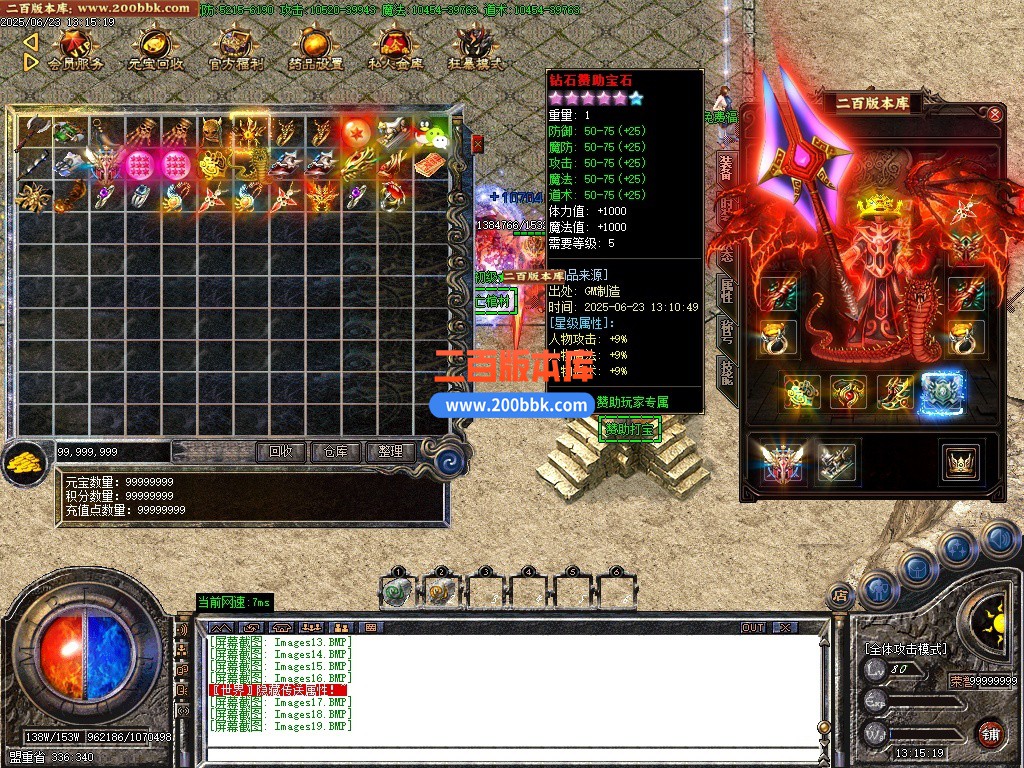Close the chat window with X
This screenshot has width=1024, height=768.
785,627
